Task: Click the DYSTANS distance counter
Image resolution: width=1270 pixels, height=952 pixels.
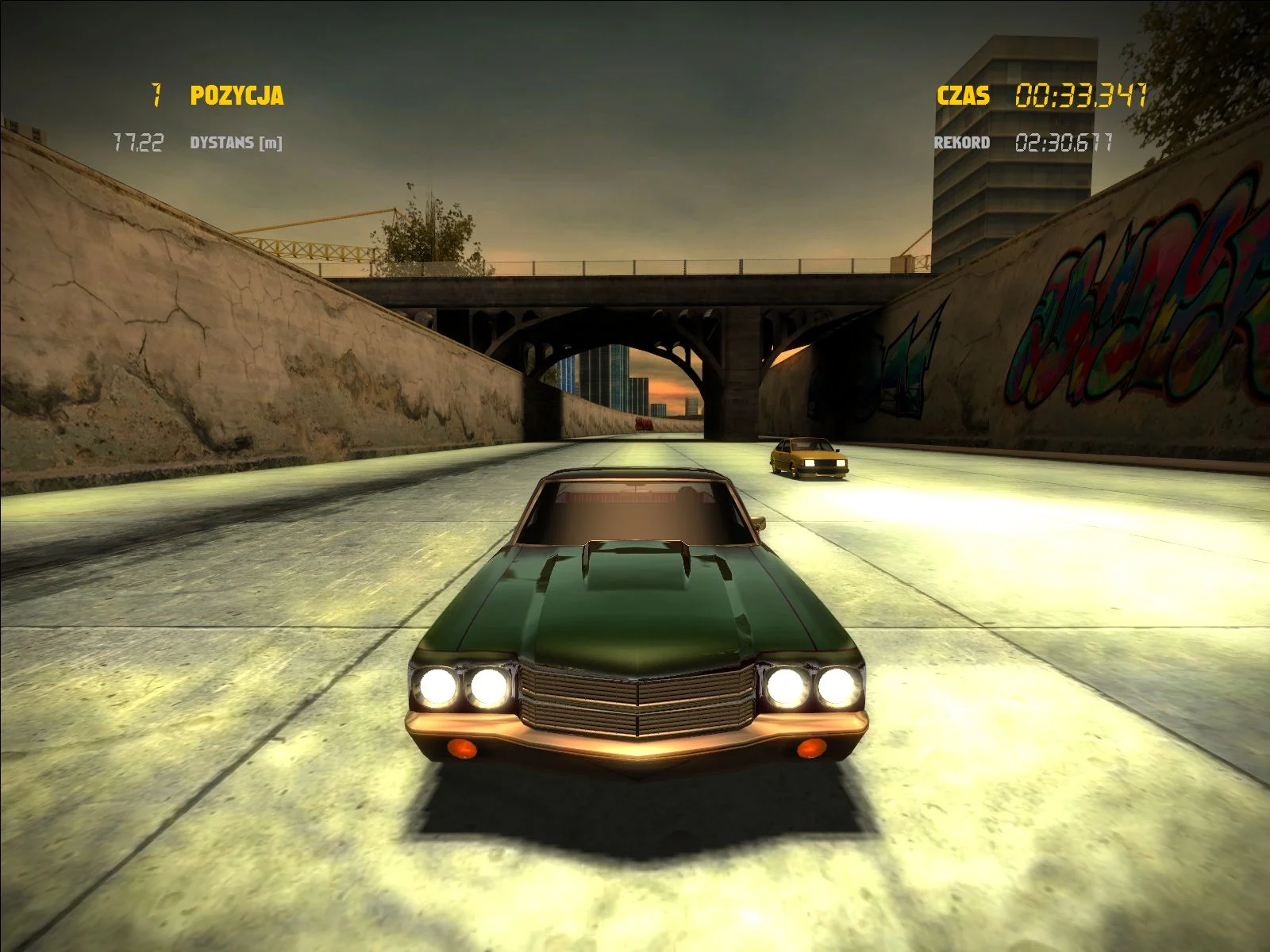Action: [x=237, y=141]
